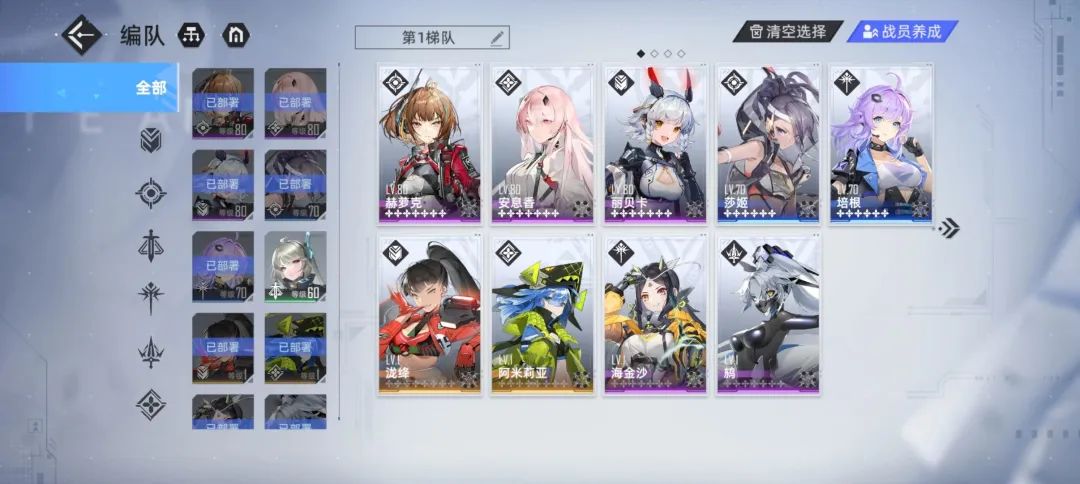The height and width of the screenshot is (484, 1080).
Task: Choose 海金沙 character card
Action: point(655,315)
